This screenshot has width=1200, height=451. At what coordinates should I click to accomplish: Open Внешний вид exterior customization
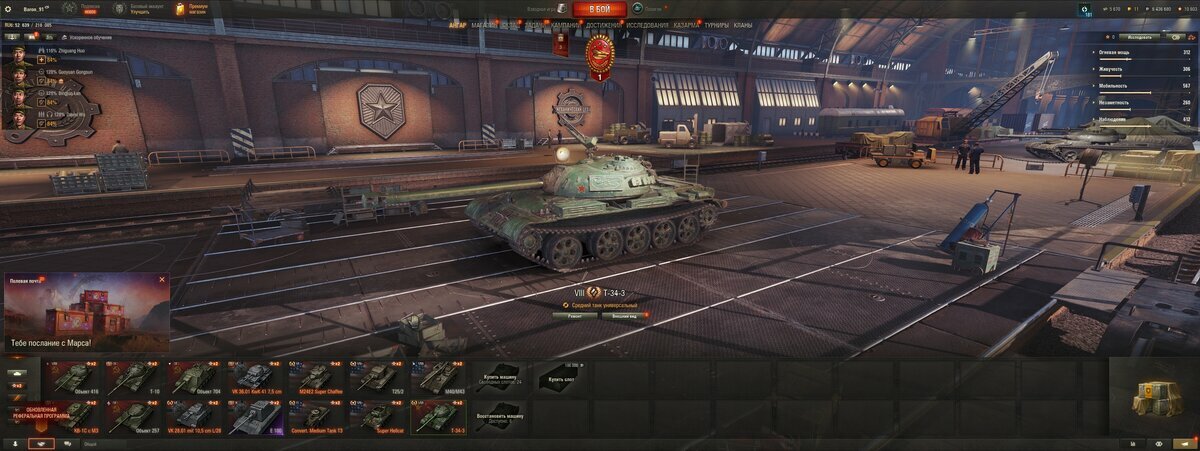pos(628,314)
